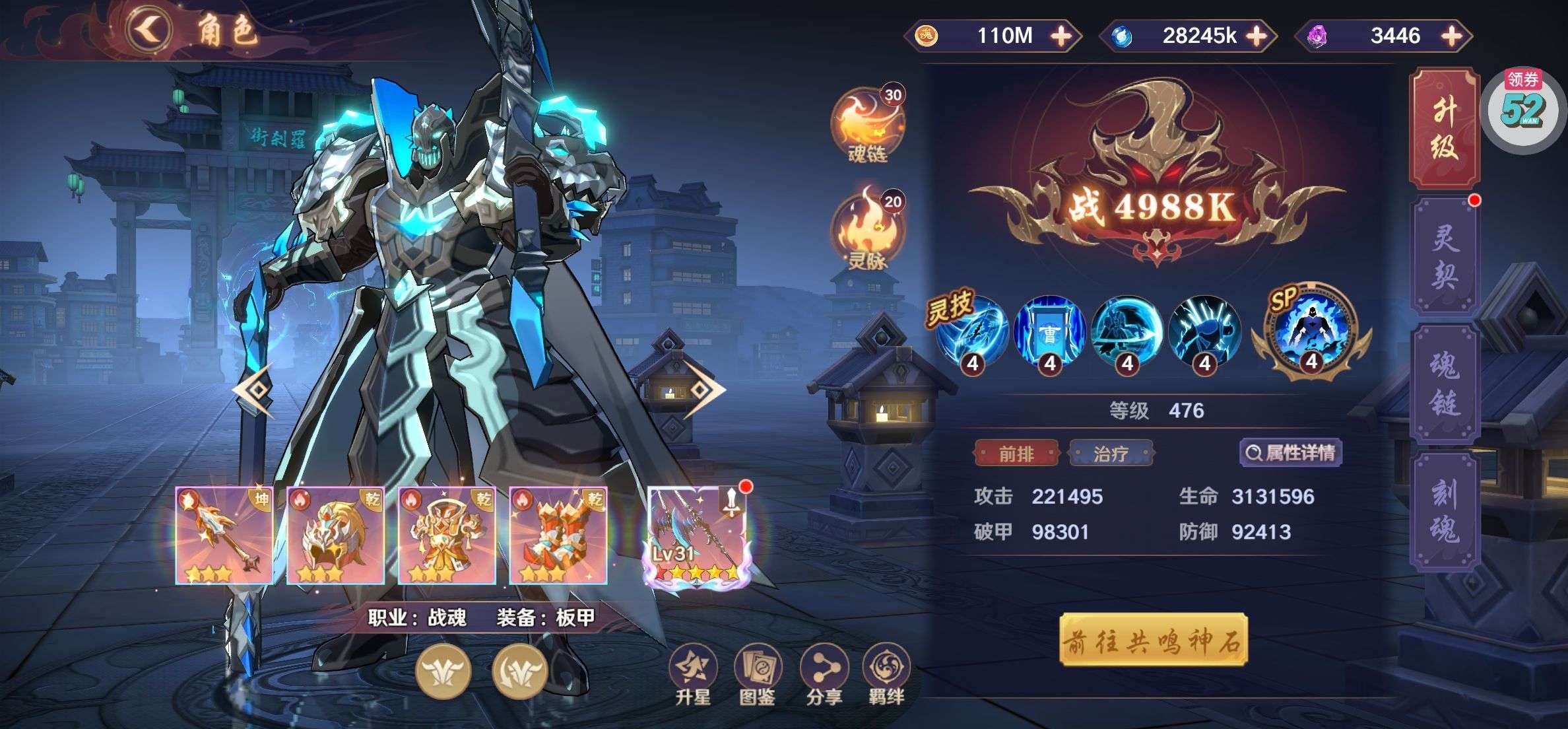The width and height of the screenshot is (1568, 729).
Task: Select the Lv31 weapon slot
Action: (x=697, y=535)
